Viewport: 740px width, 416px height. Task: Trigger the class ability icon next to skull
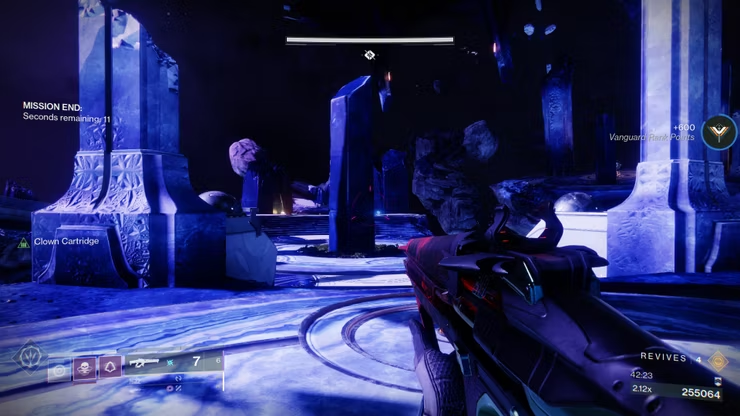(x=109, y=367)
